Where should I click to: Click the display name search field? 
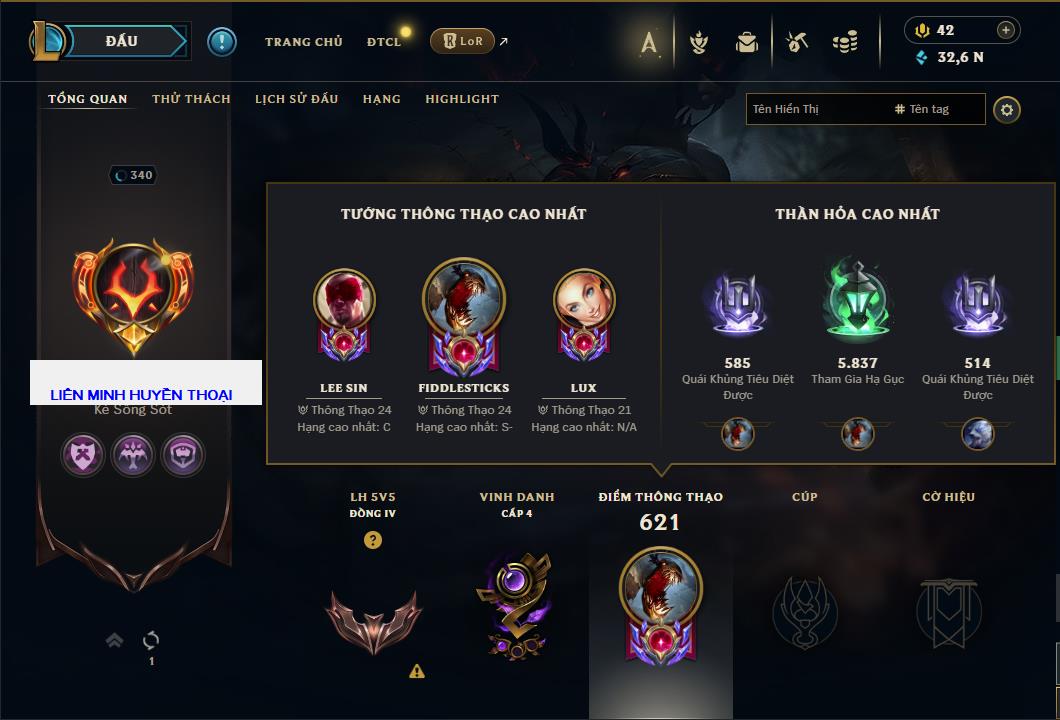pos(815,109)
